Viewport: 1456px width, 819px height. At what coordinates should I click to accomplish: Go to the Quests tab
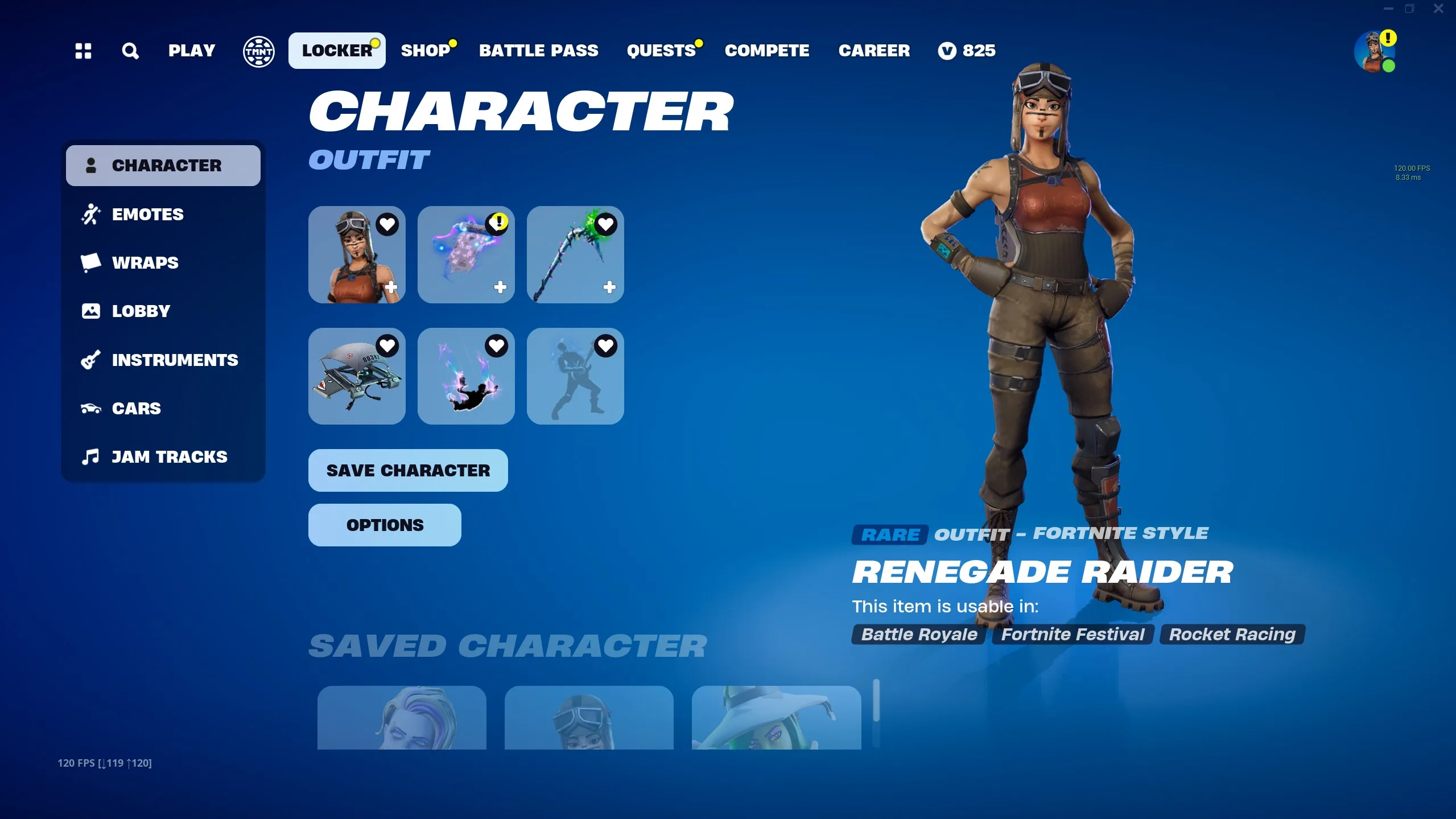coord(661,51)
